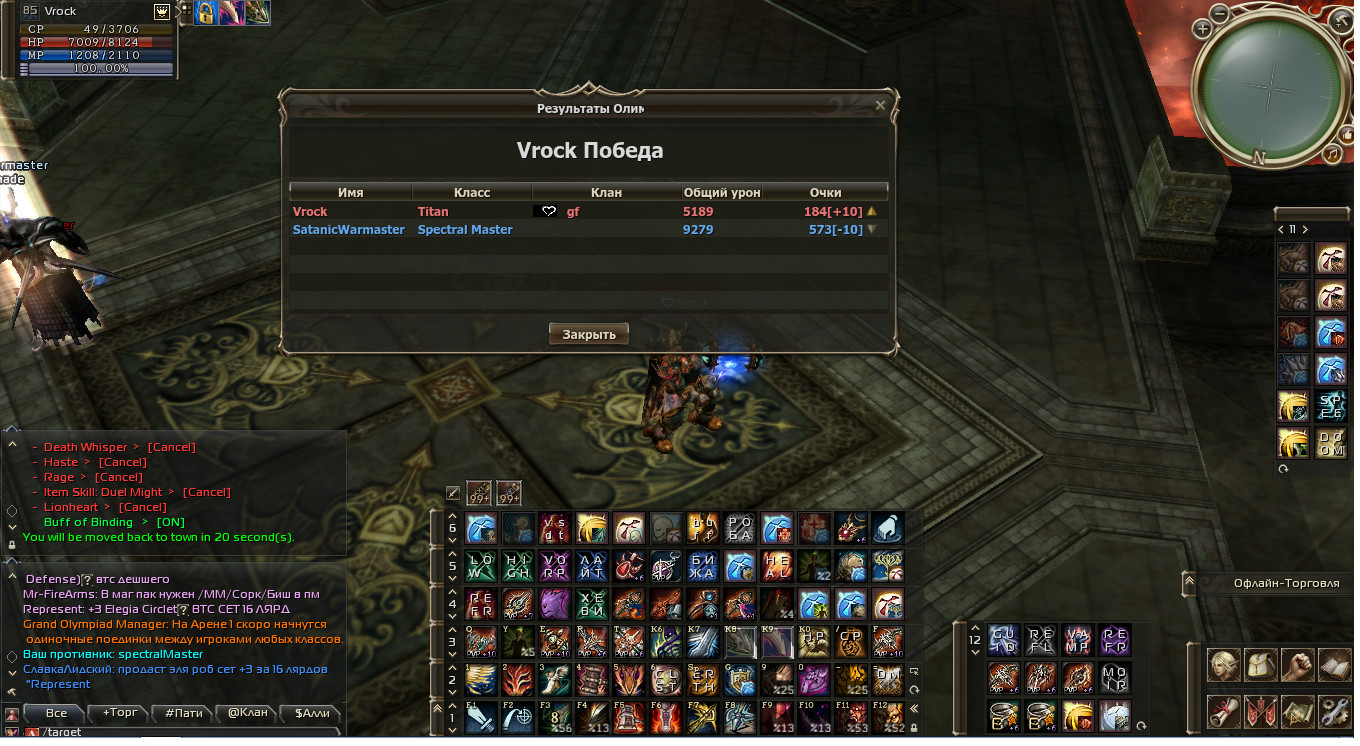Expand the Офлайн-Торговля panel

pos(1189,582)
